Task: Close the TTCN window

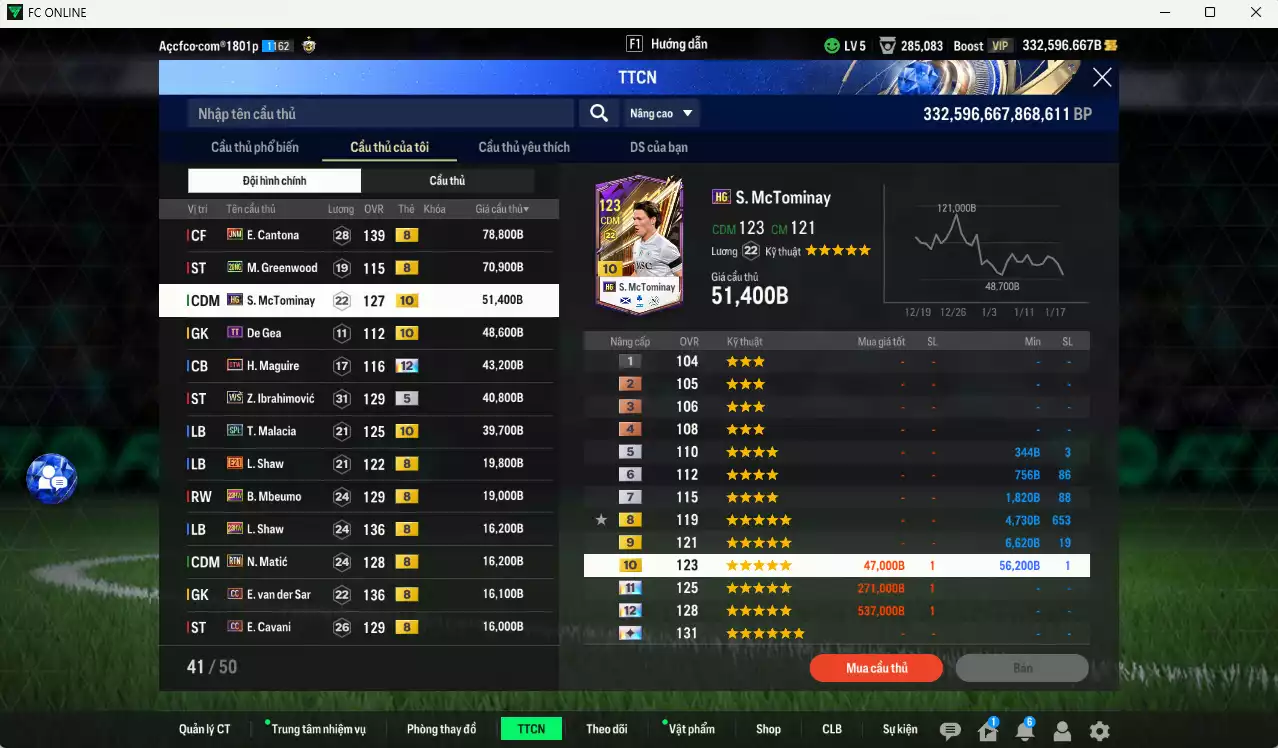Action: click(x=1101, y=78)
